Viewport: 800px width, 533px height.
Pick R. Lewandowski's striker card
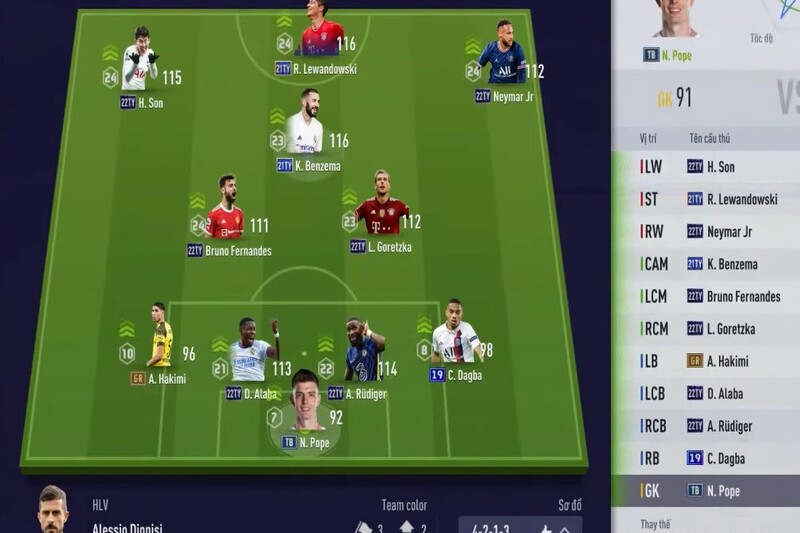[x=322, y=40]
